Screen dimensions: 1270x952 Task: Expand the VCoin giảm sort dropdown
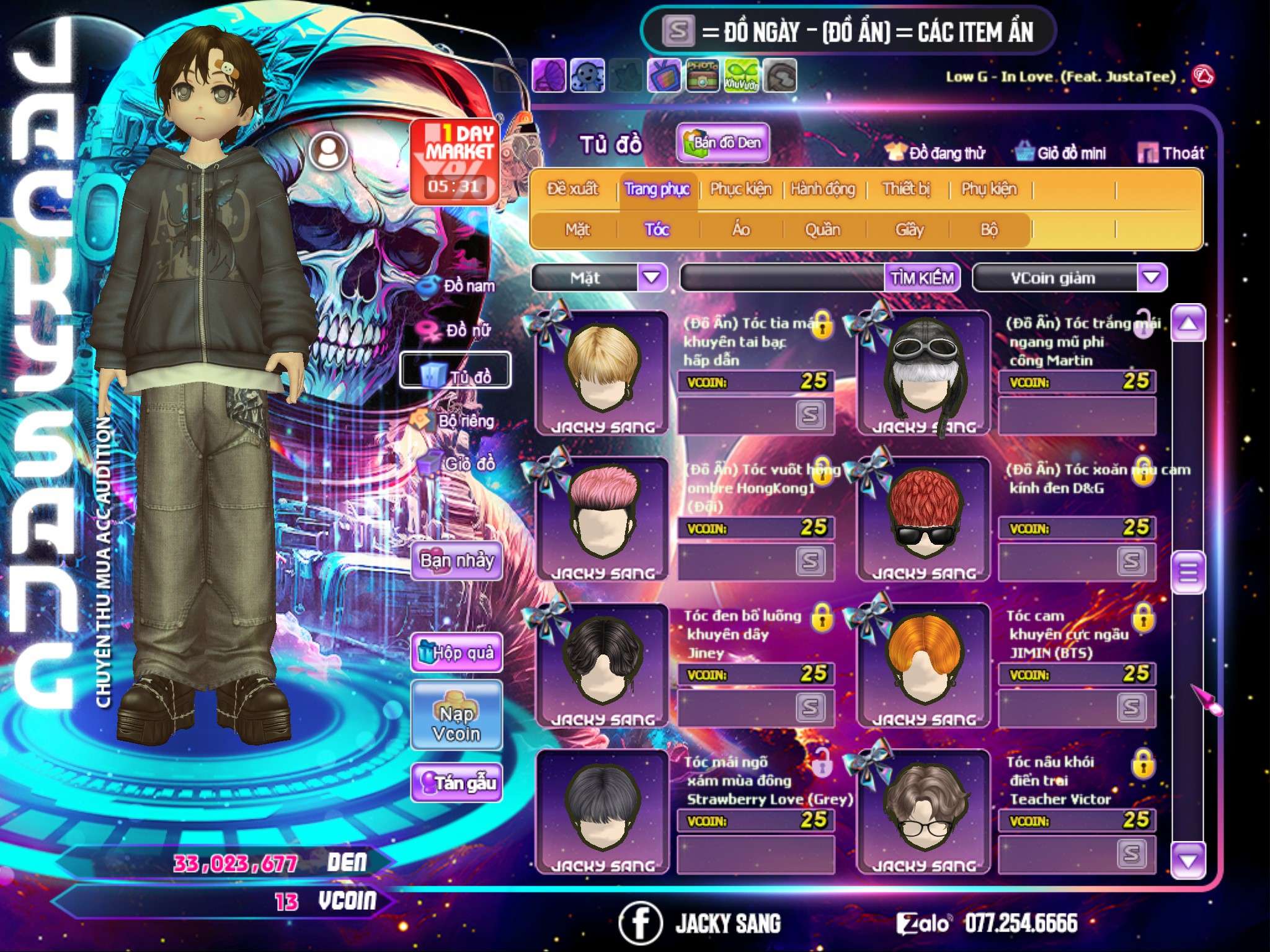coord(1152,278)
